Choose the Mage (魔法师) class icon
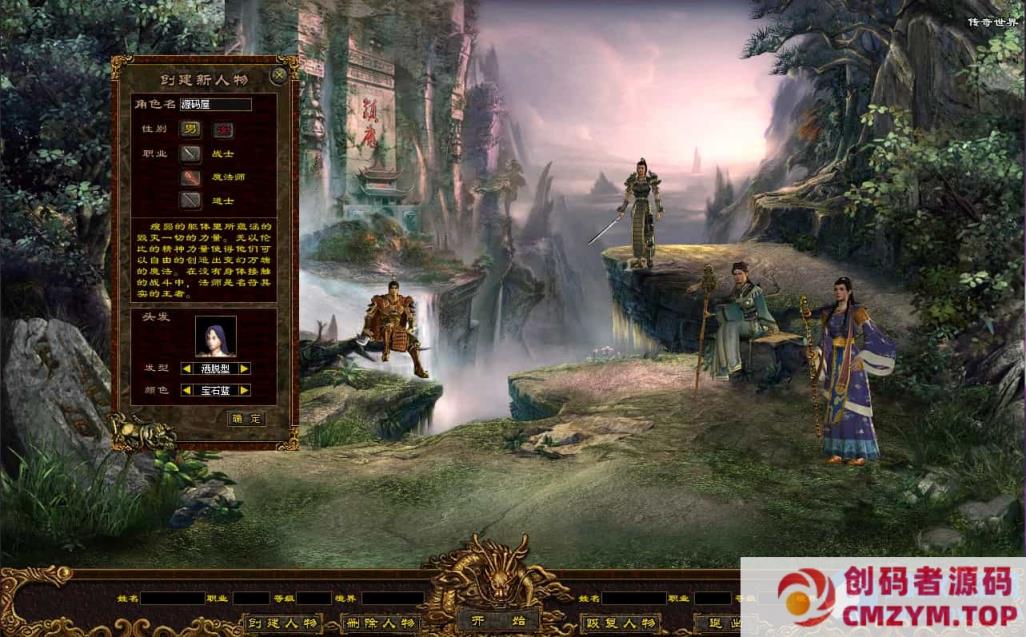Screen dimensions: 1026x637 tap(190, 177)
